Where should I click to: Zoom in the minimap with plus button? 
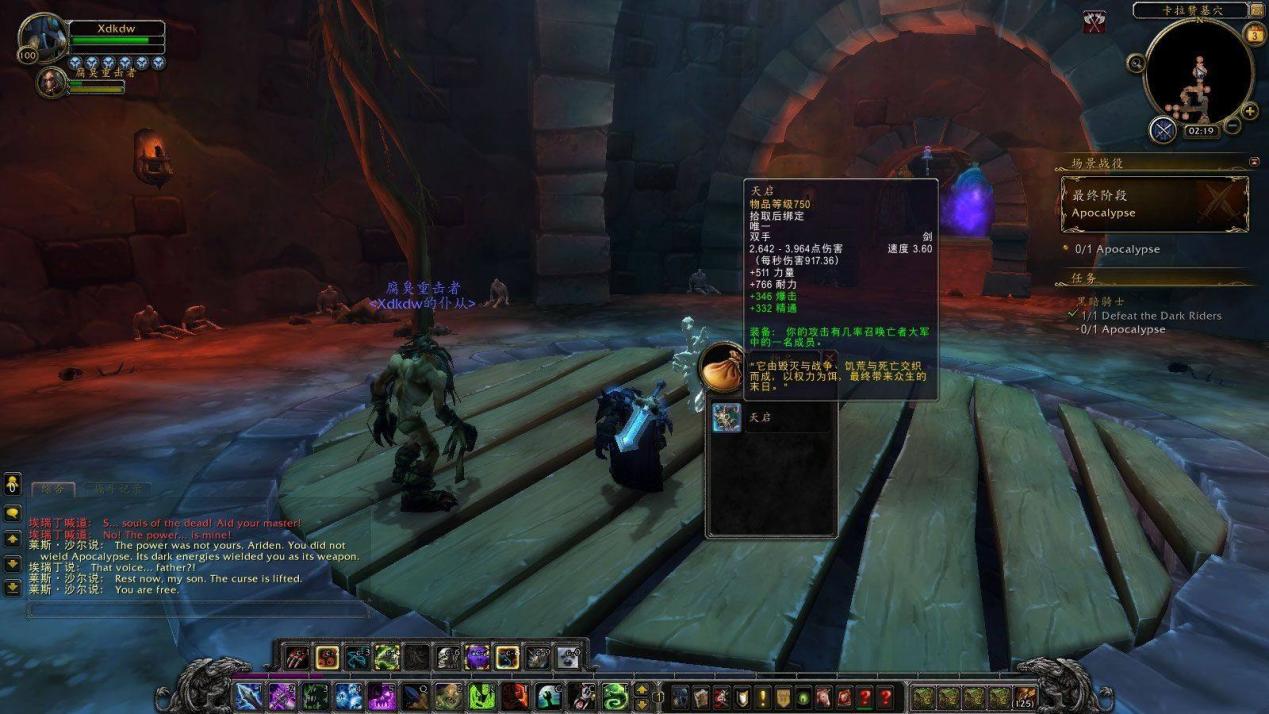1250,111
